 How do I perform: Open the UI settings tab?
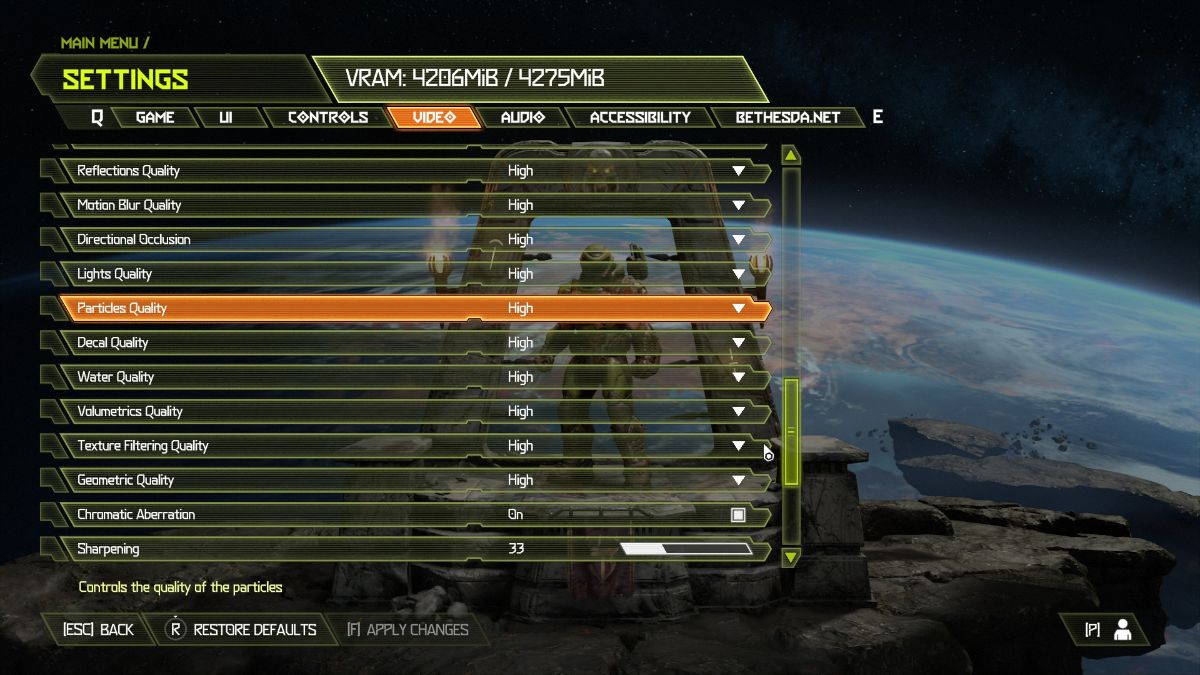(226, 117)
